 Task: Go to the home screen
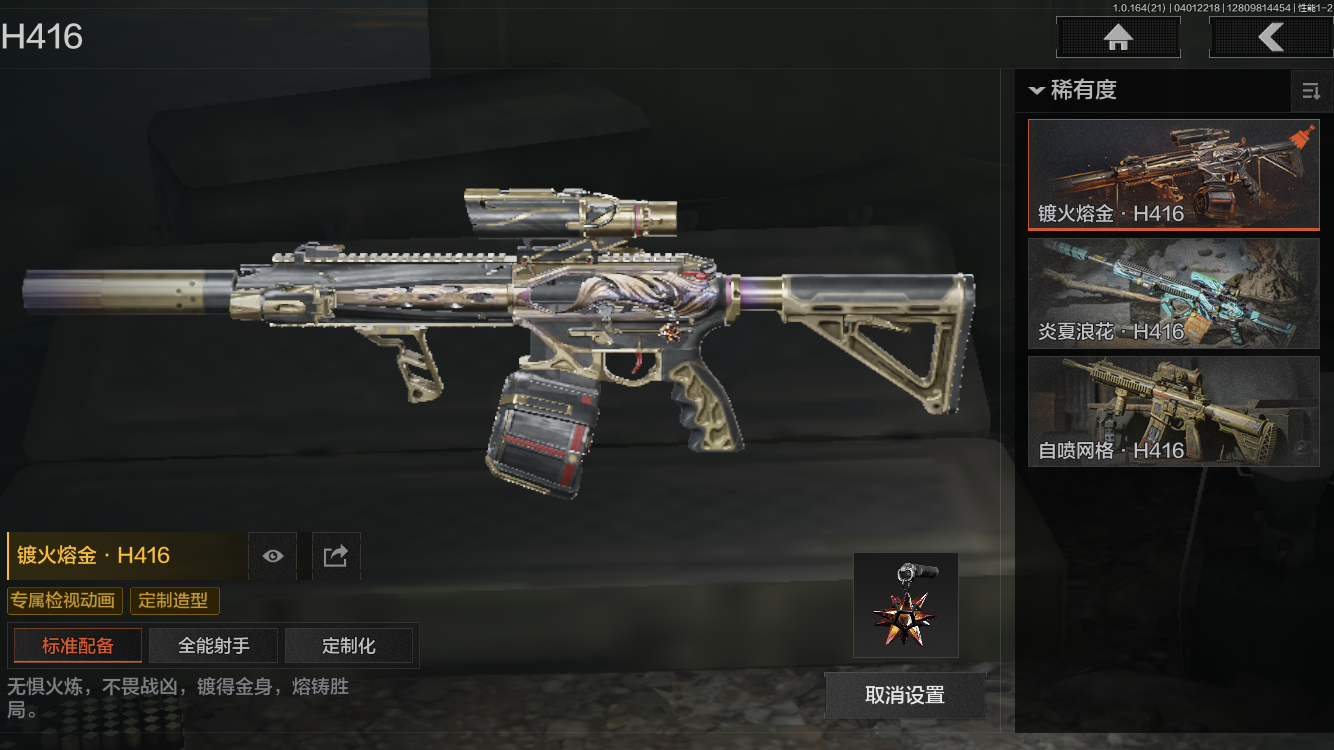click(1118, 38)
